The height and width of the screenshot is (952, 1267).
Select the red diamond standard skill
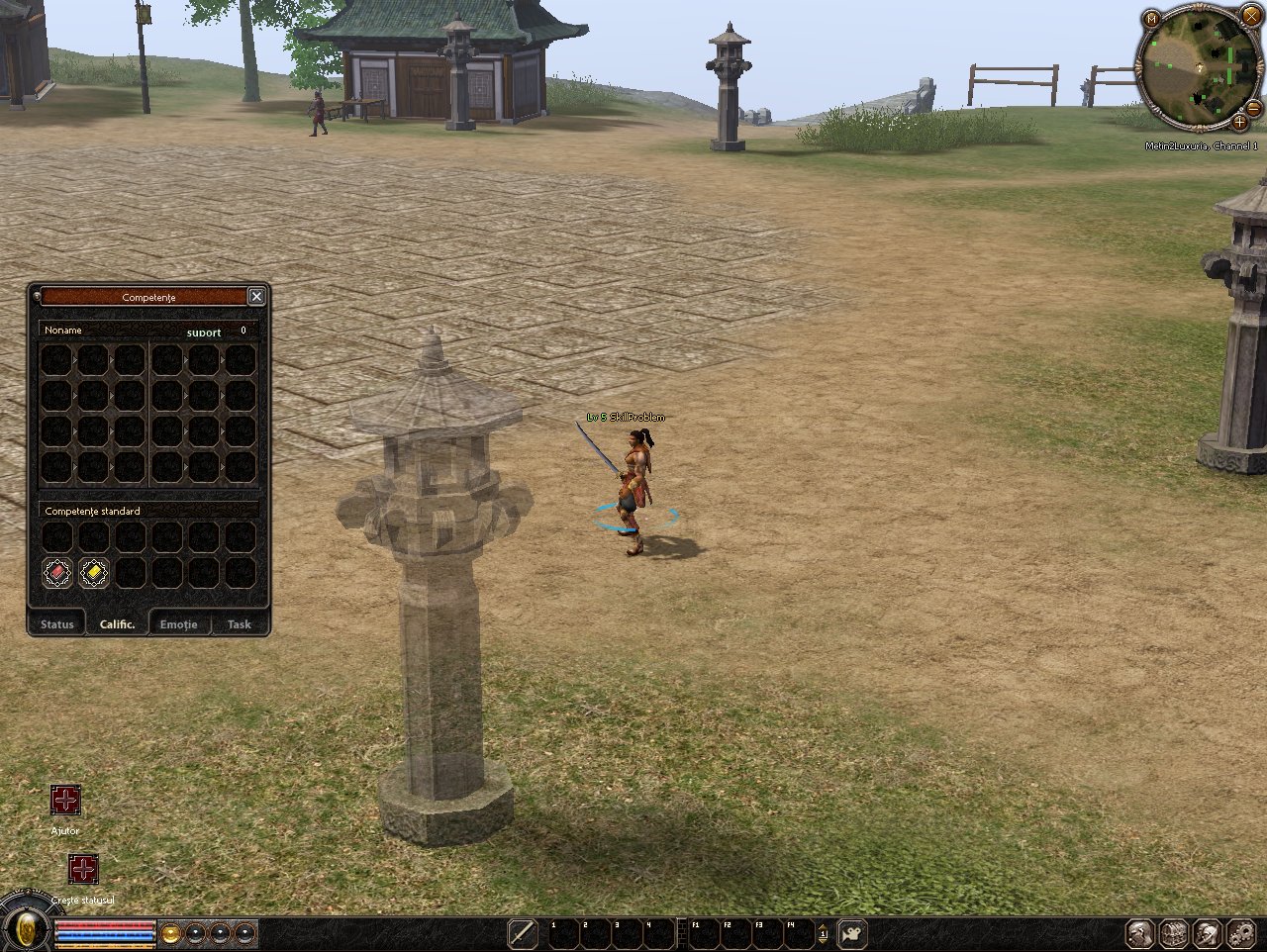tap(57, 572)
